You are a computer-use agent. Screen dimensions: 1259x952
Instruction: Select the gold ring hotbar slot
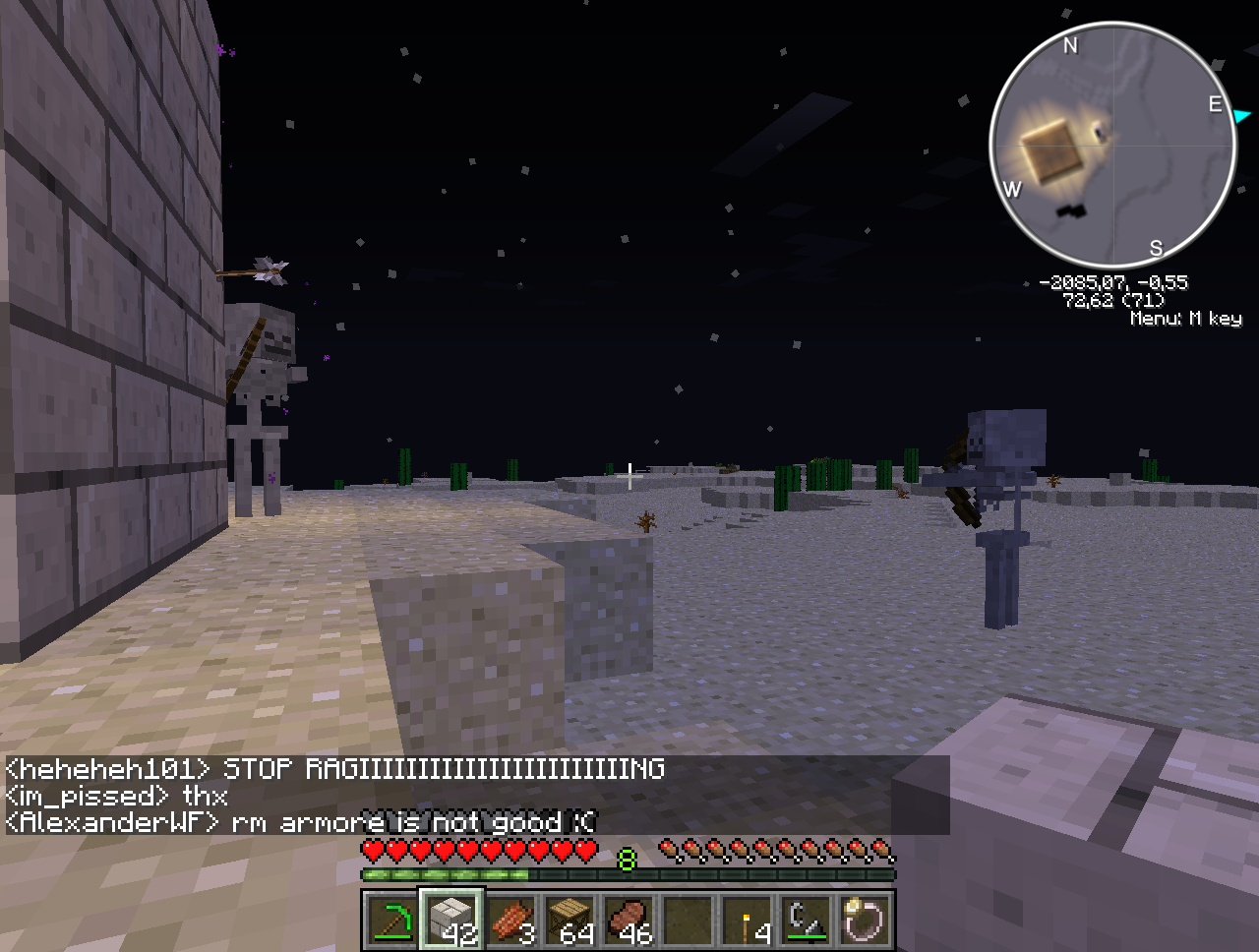[866, 921]
